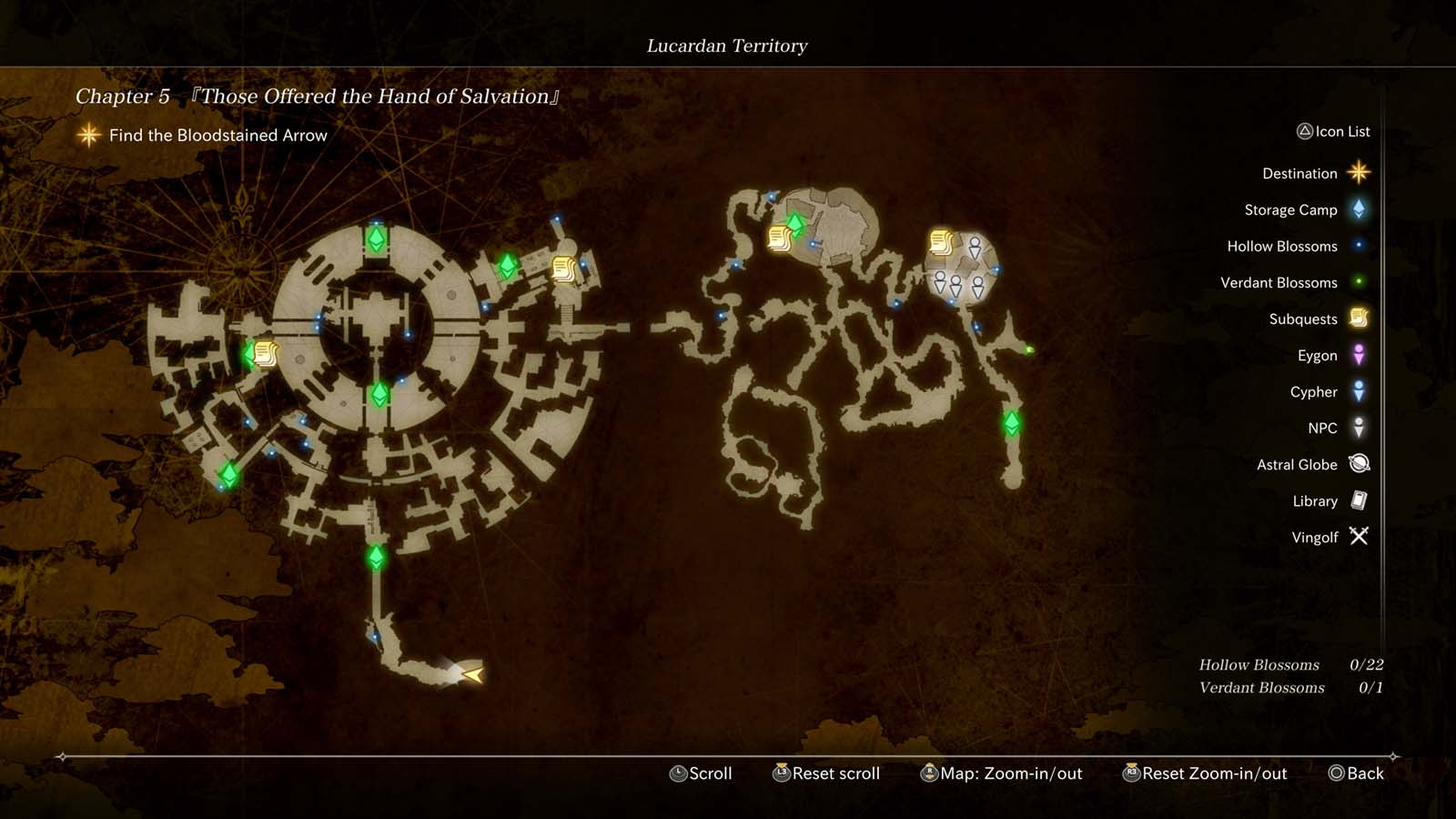
Task: Activate Reset scroll from the bottom bar
Action: (x=826, y=773)
